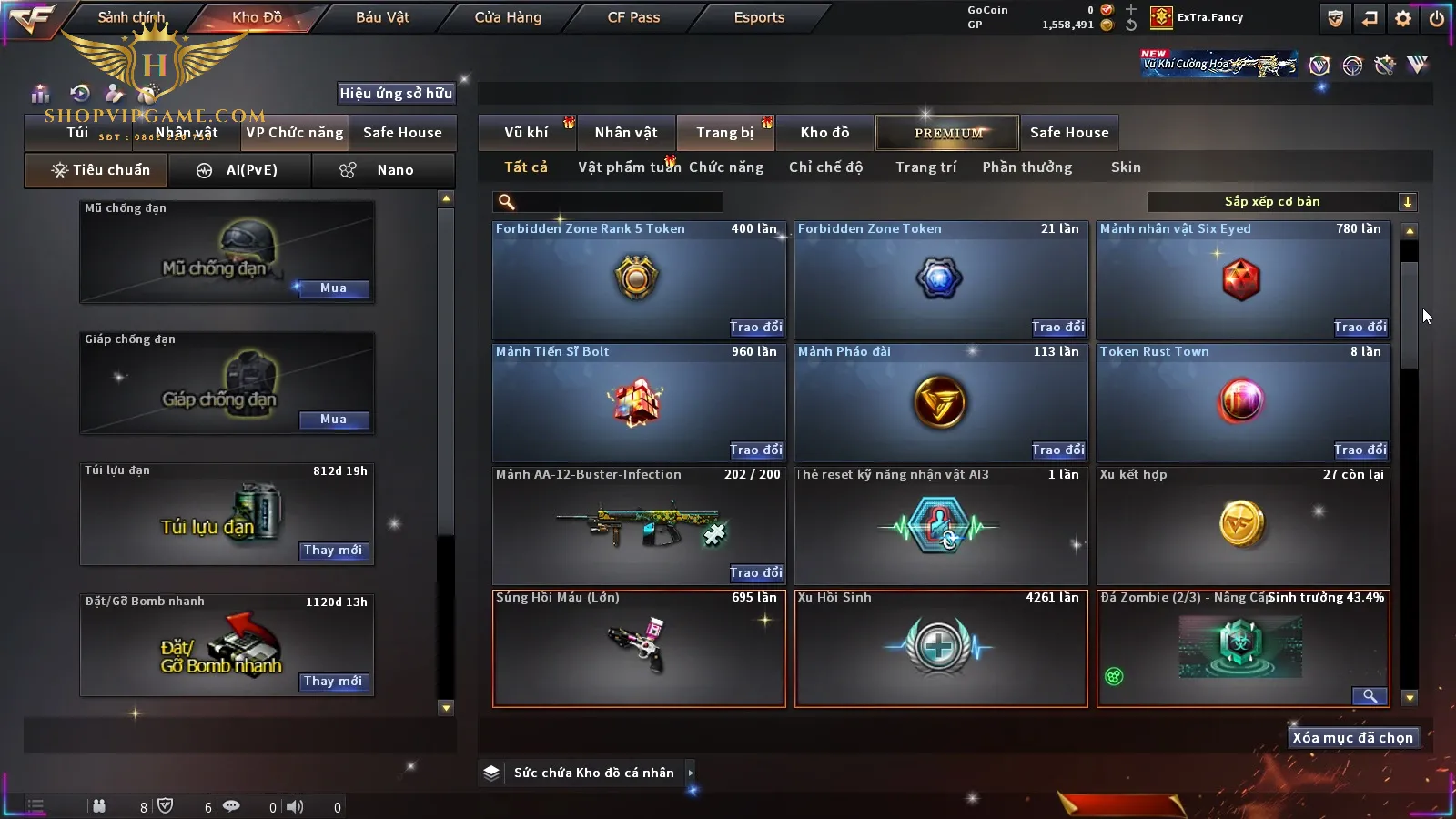Buy the Mũ chống đạn helmet
This screenshot has height=819, width=1456.
[333, 288]
